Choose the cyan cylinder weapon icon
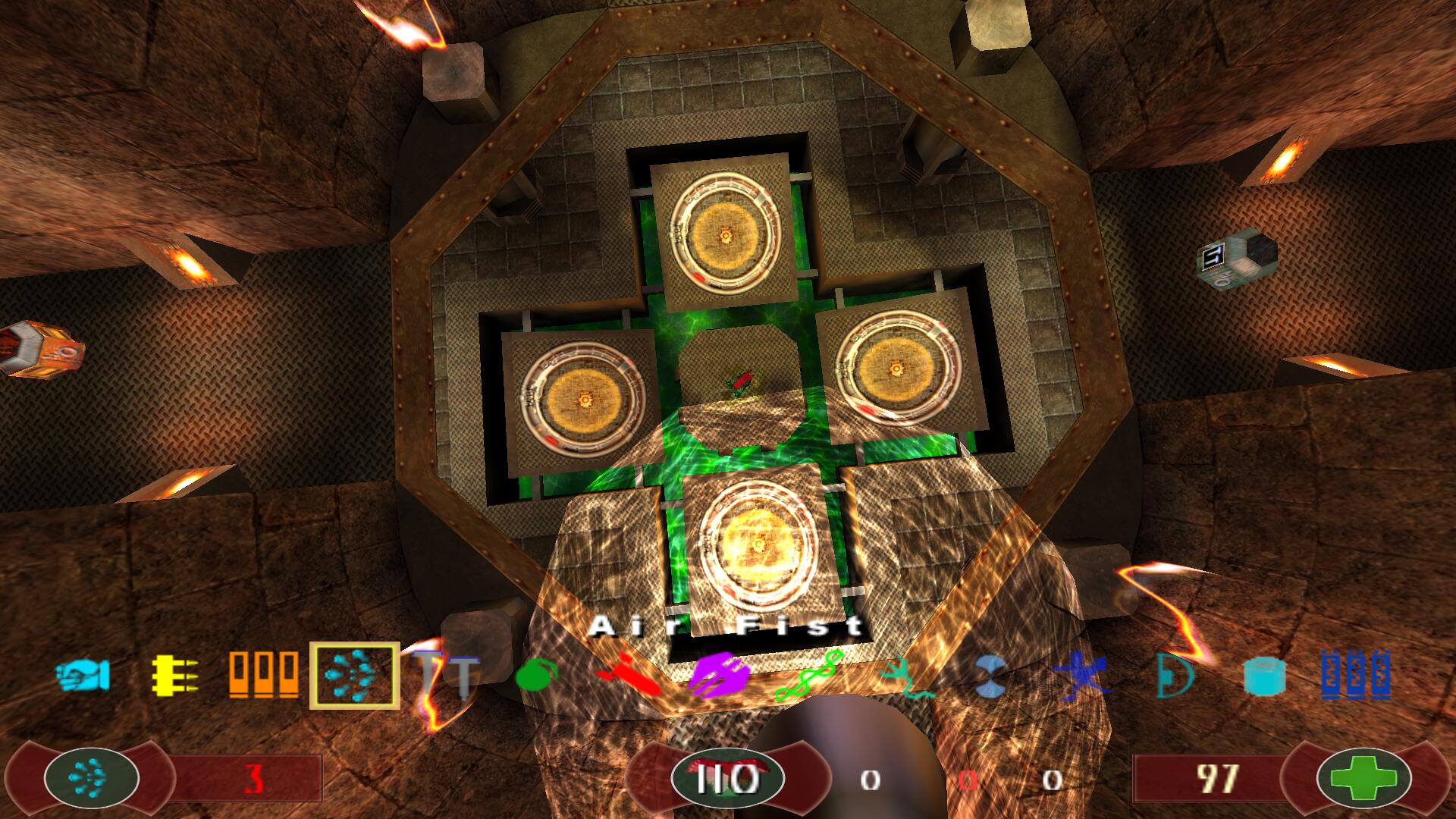This screenshot has width=1456, height=819. 1264,675
